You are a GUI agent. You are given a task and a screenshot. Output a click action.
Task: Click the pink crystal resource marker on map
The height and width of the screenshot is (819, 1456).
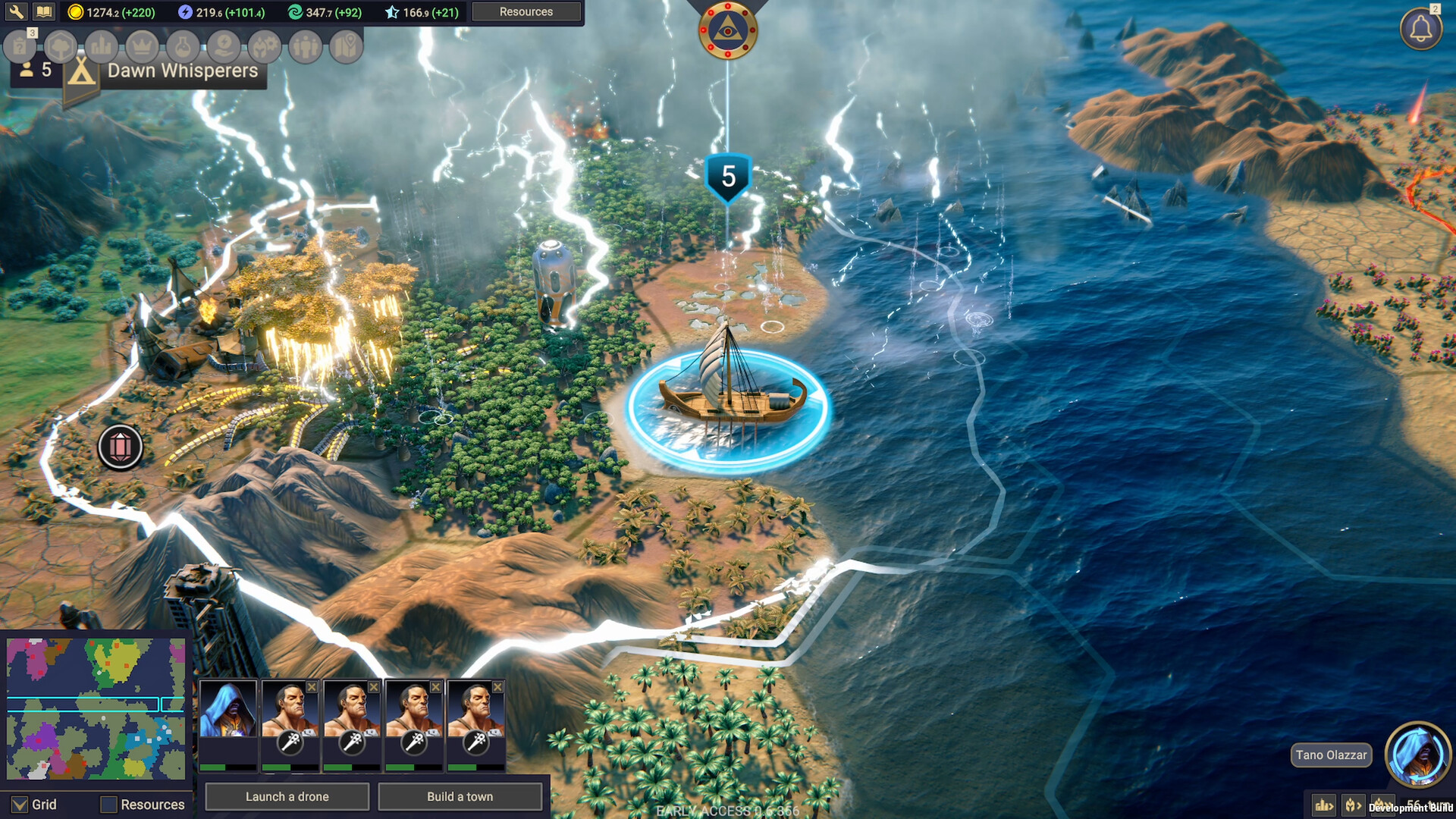121,447
